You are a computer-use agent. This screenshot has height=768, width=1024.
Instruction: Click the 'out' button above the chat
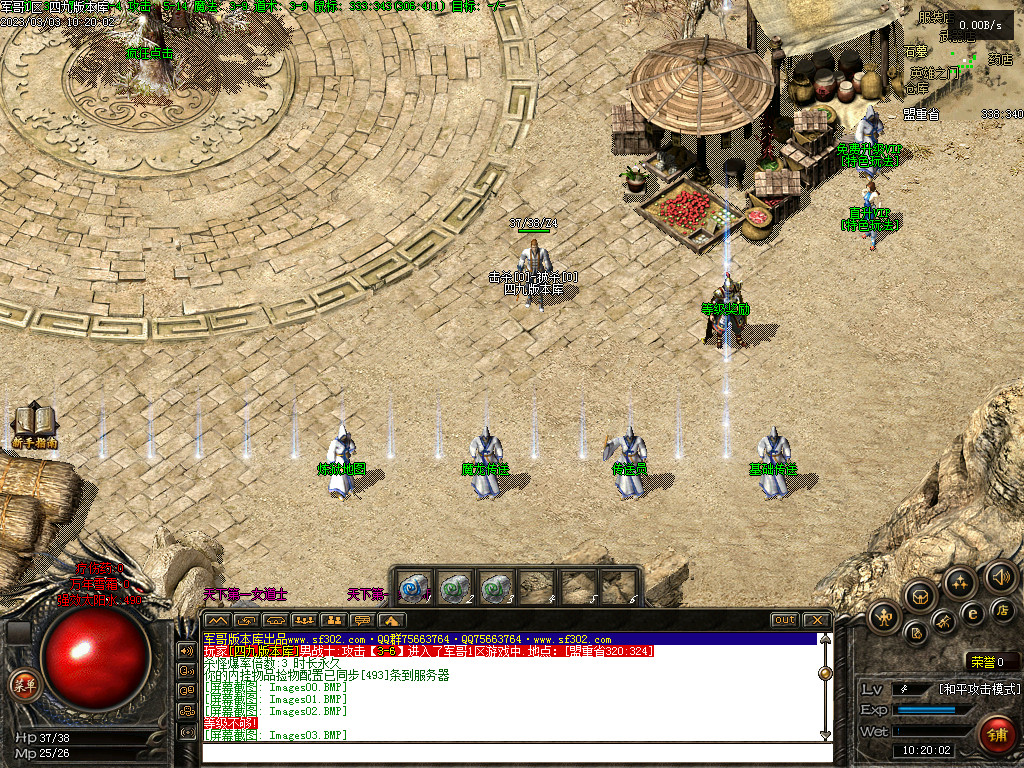point(784,620)
